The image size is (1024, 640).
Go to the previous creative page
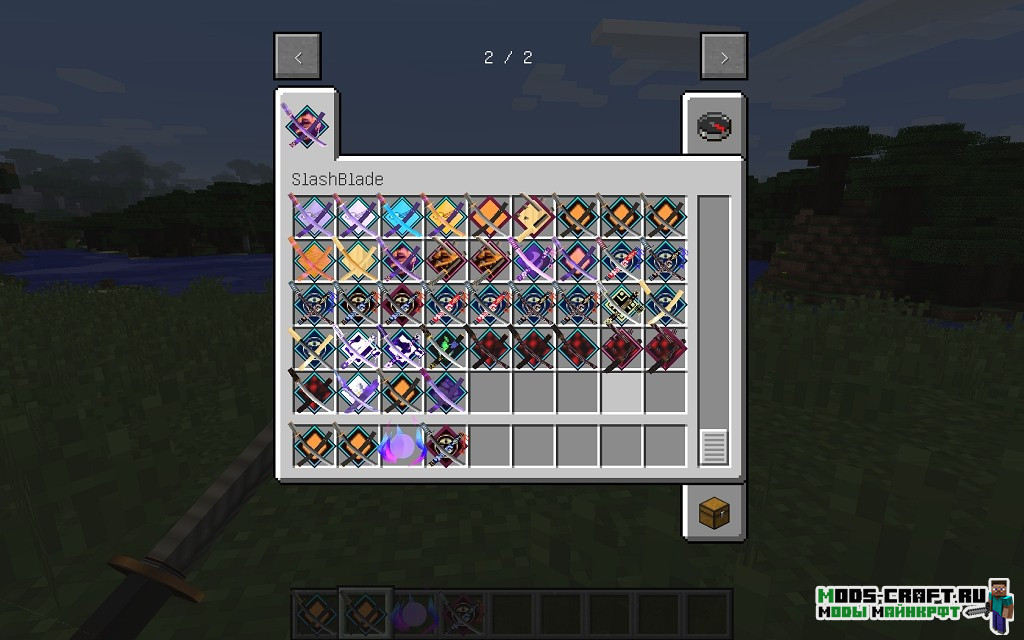pos(298,57)
